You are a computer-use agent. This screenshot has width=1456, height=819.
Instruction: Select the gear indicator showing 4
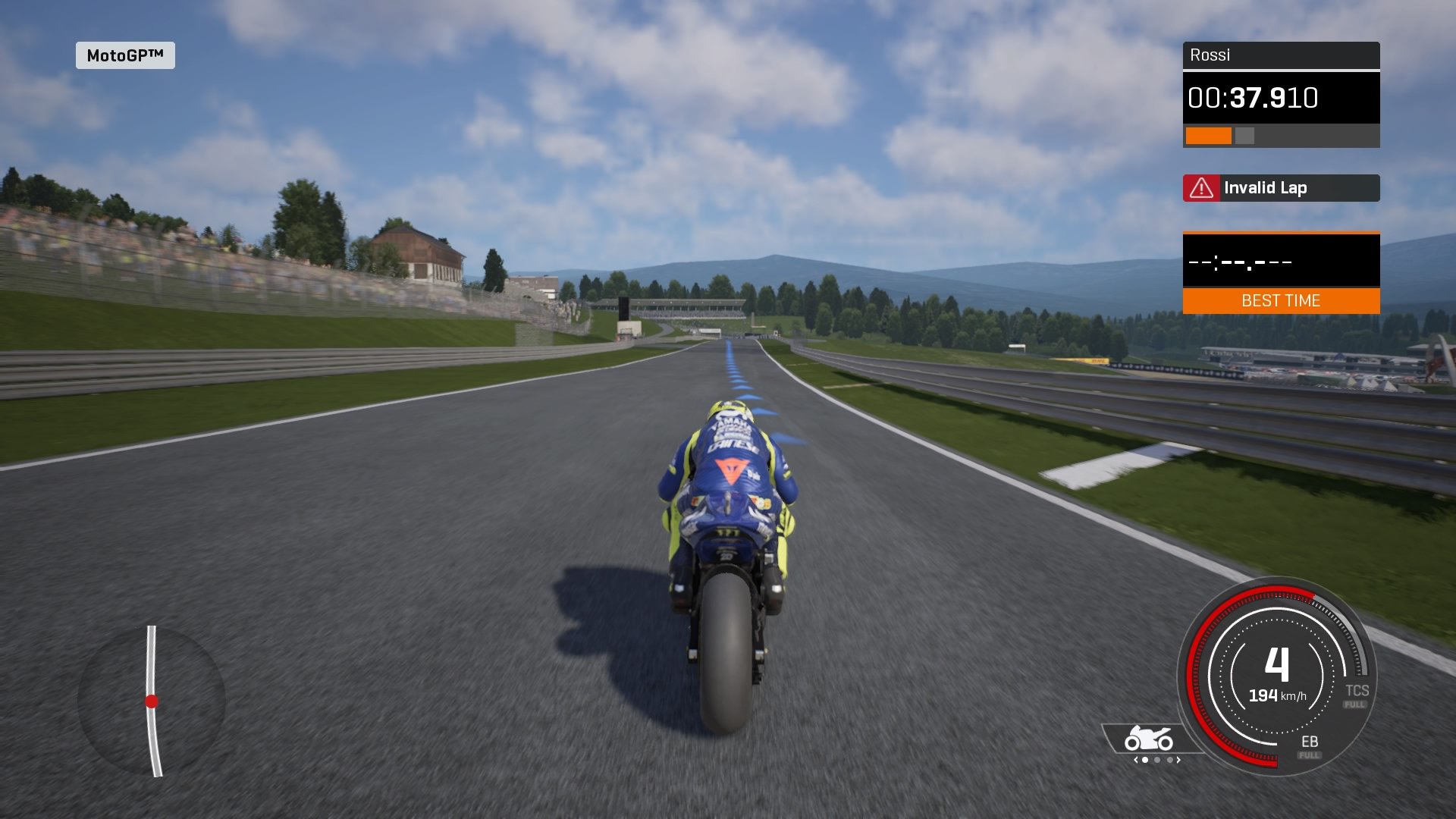[x=1277, y=665]
